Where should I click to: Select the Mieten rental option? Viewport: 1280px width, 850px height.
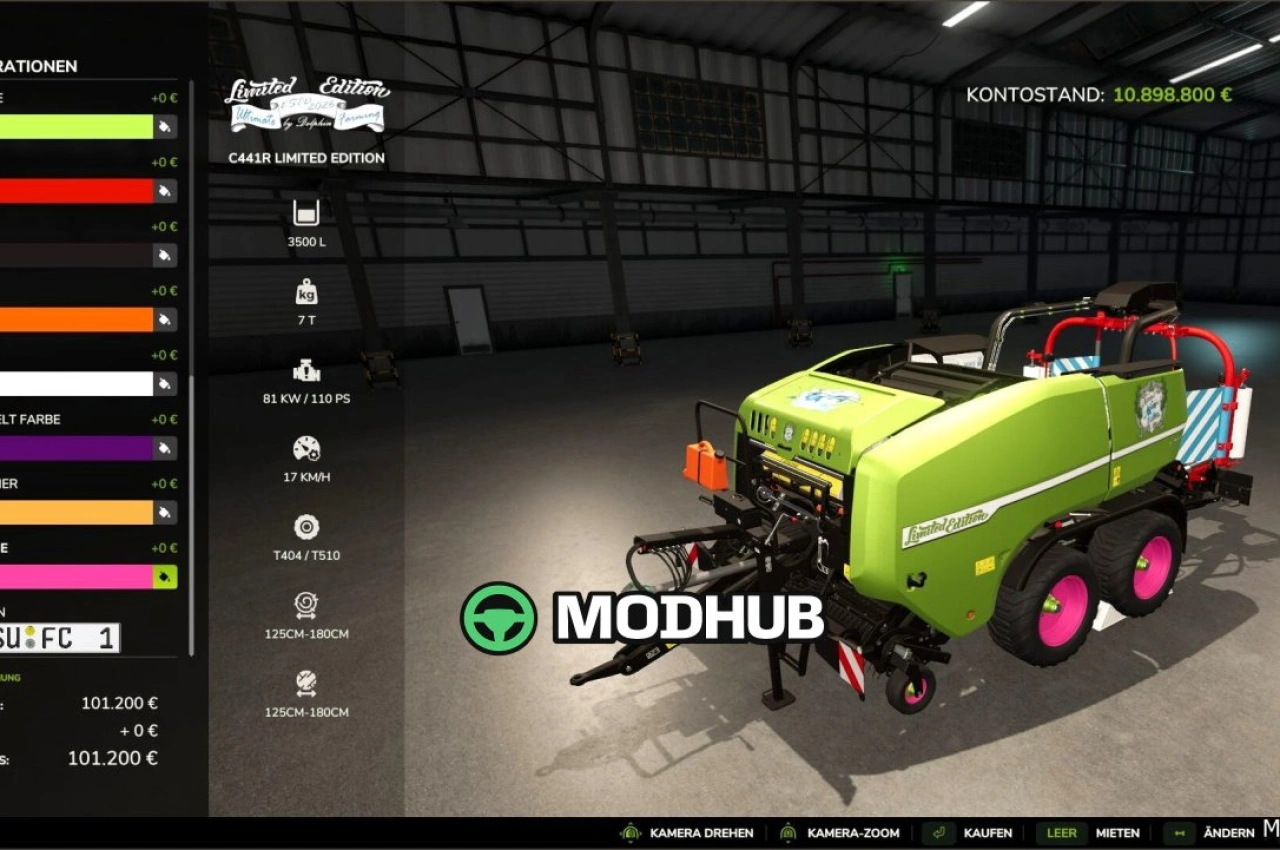click(1118, 833)
